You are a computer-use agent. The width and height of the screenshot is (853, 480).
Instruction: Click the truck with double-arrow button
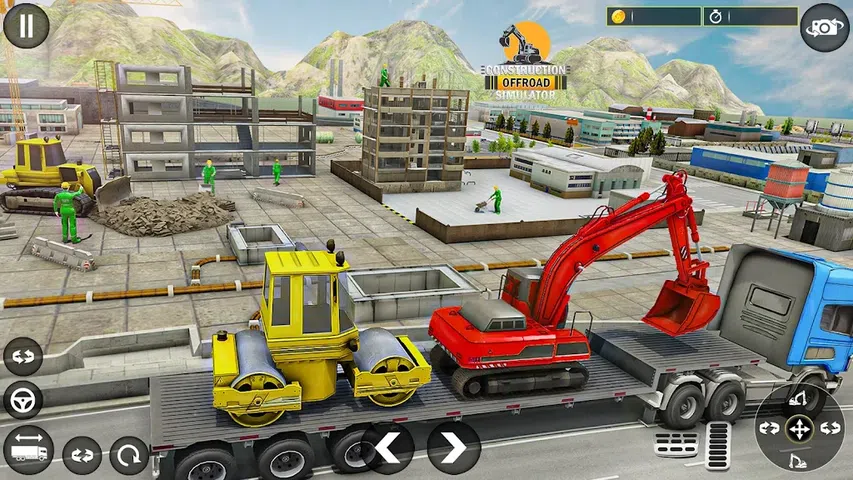tap(28, 449)
